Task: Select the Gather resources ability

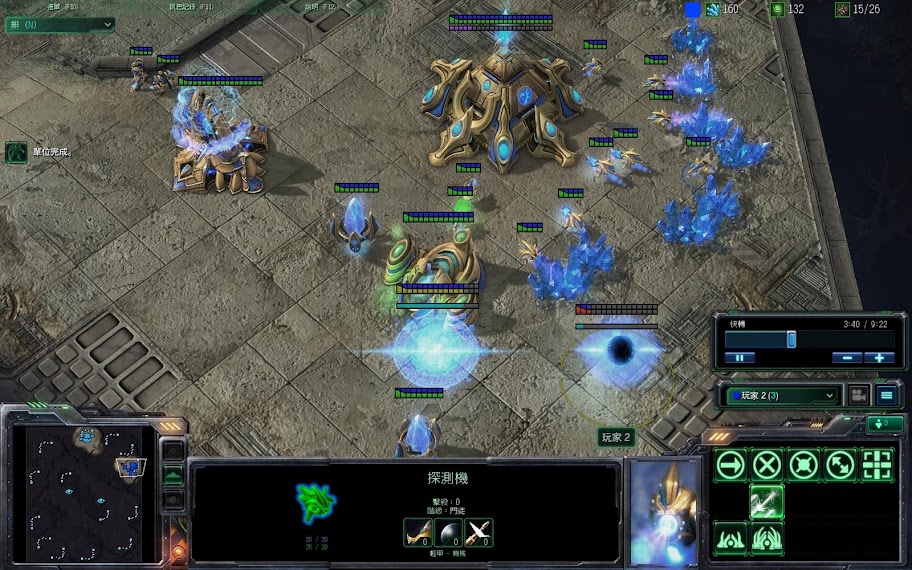Action: point(767,502)
